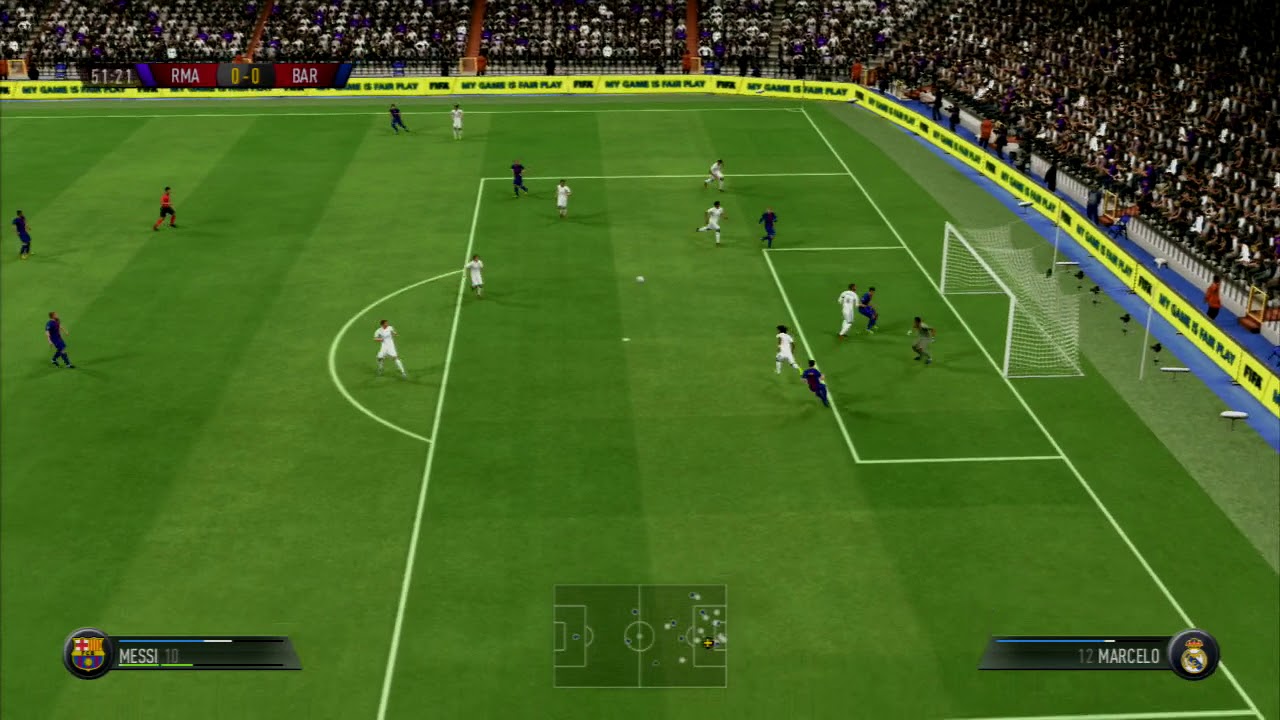Expand the center circle region of the minimap

coord(639,636)
